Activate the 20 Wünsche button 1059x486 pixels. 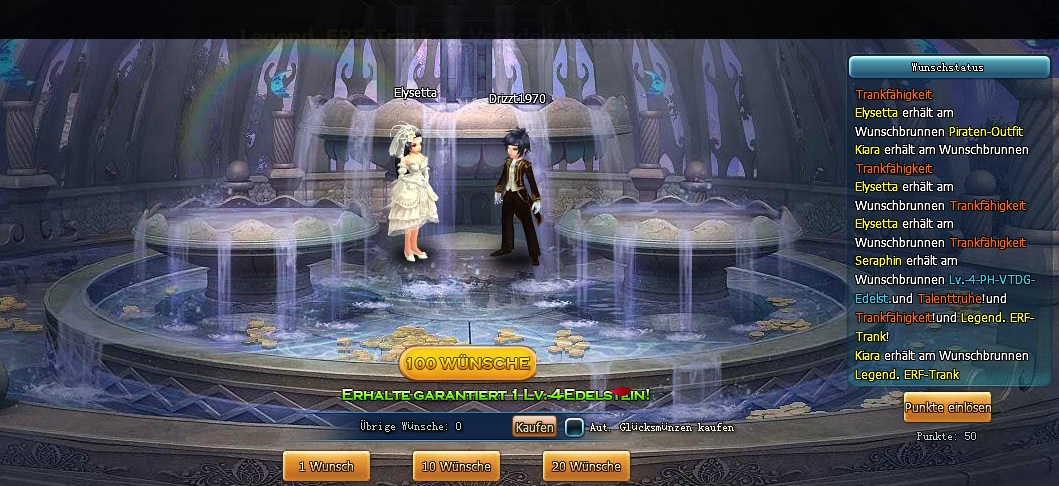(586, 466)
